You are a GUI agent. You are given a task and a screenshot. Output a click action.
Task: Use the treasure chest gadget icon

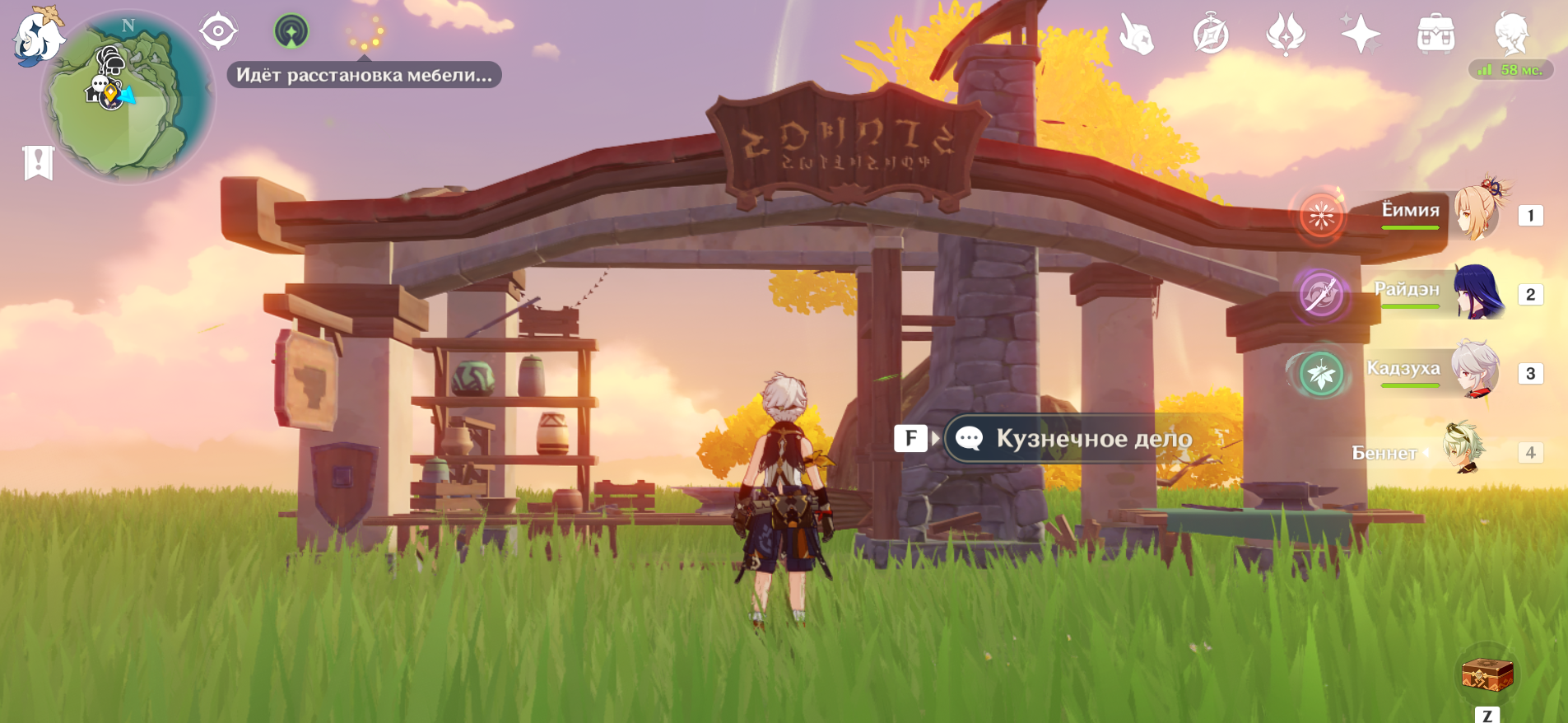pyautogui.click(x=1487, y=674)
